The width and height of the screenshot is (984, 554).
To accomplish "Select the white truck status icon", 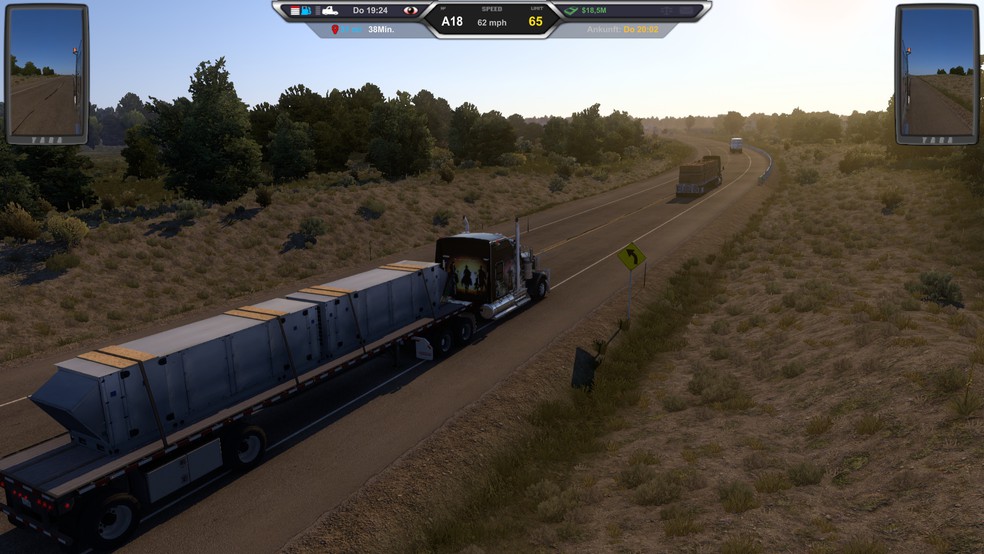I will pyautogui.click(x=327, y=10).
